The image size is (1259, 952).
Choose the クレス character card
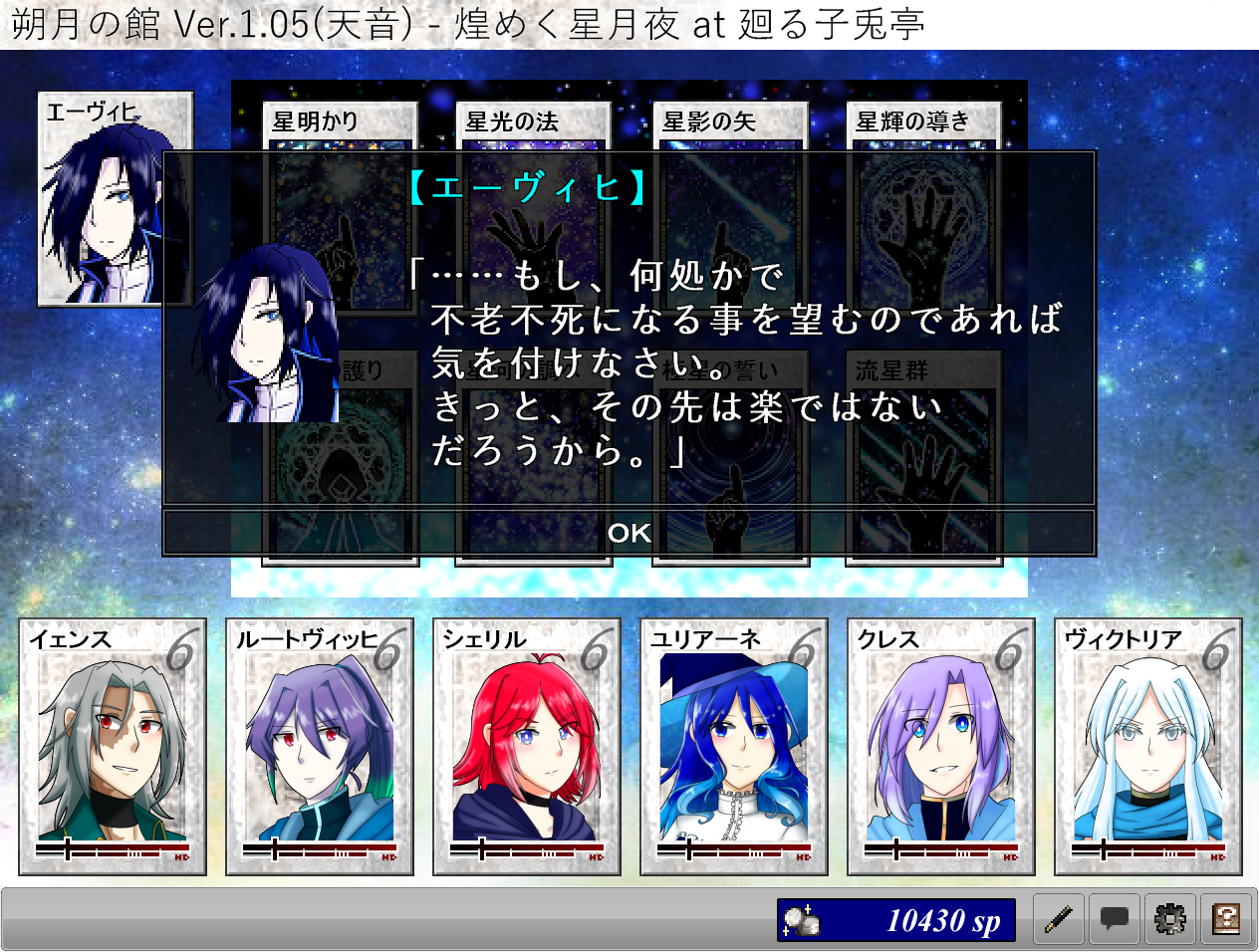[x=941, y=746]
